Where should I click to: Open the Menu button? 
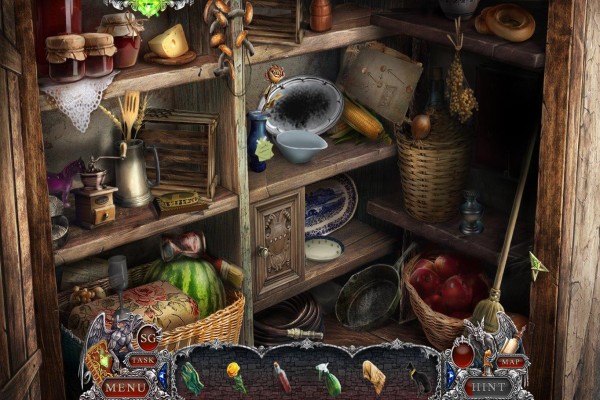point(127,385)
